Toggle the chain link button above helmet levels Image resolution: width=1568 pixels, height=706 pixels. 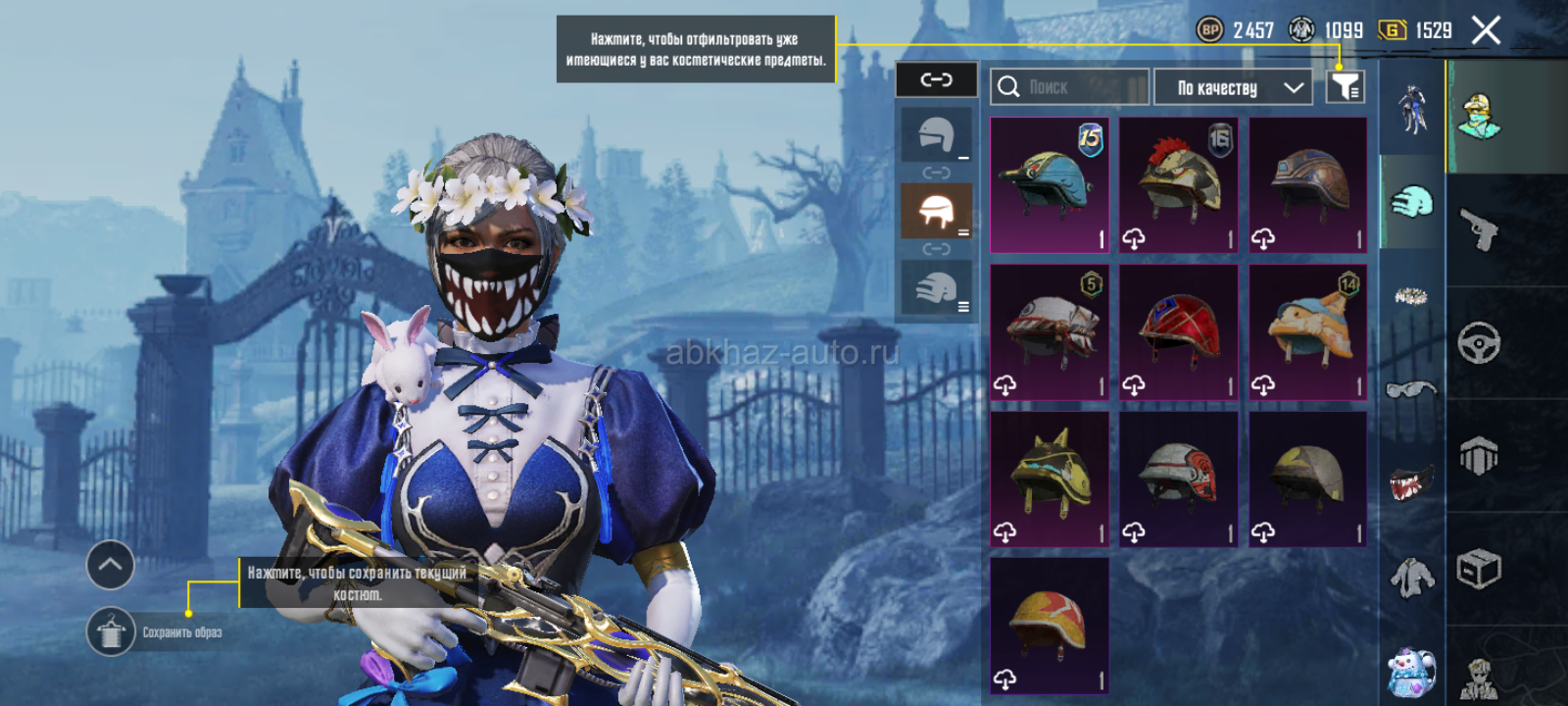(936, 79)
